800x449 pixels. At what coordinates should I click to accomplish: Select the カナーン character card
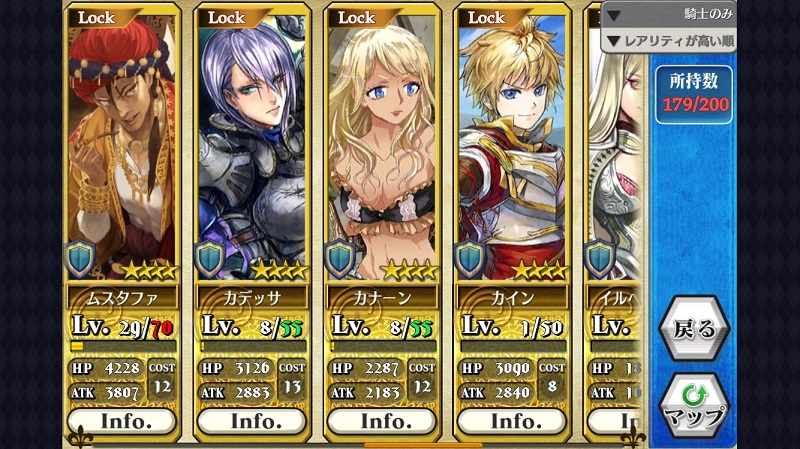pyautogui.click(x=382, y=150)
